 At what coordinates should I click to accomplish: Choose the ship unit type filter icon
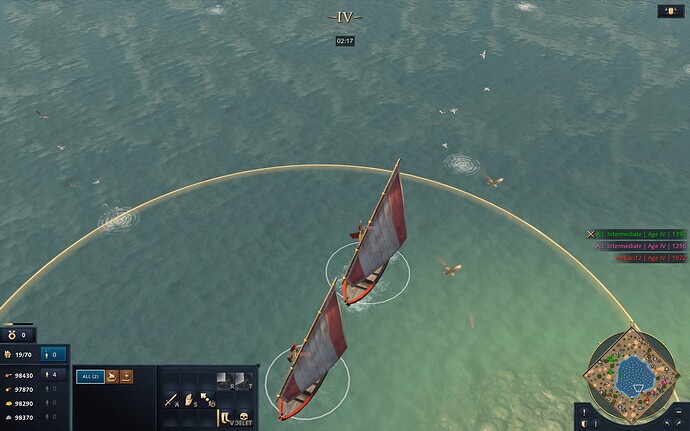[x=112, y=376]
